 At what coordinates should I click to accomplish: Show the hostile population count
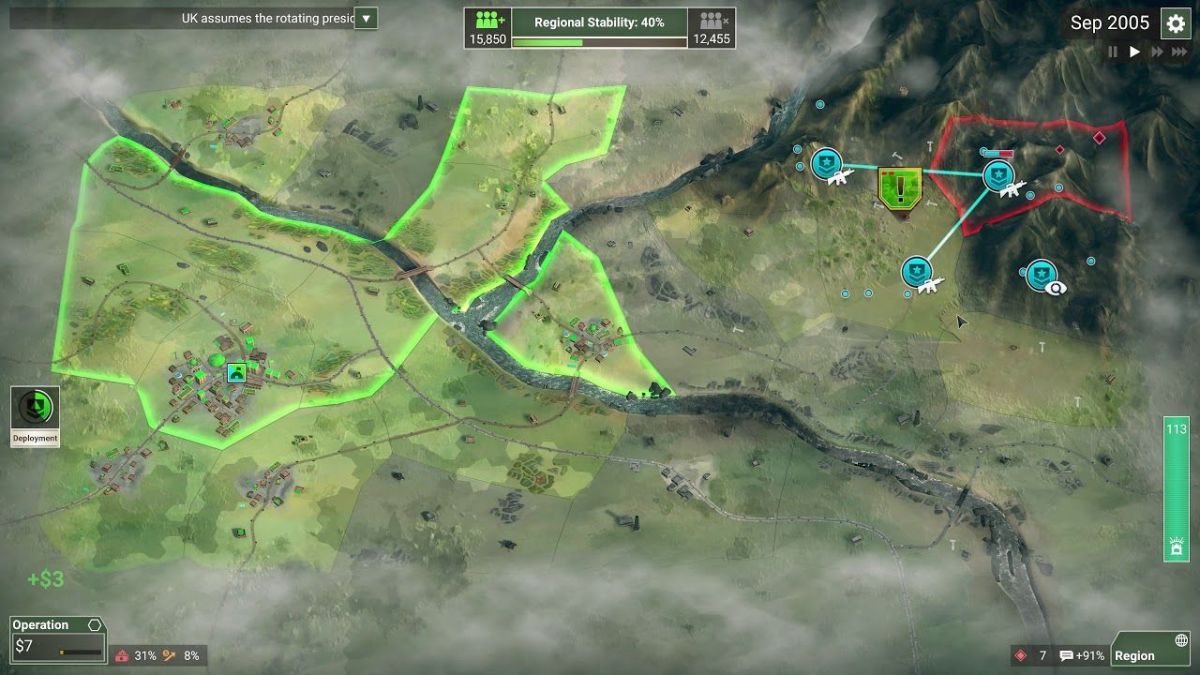pyautogui.click(x=712, y=27)
